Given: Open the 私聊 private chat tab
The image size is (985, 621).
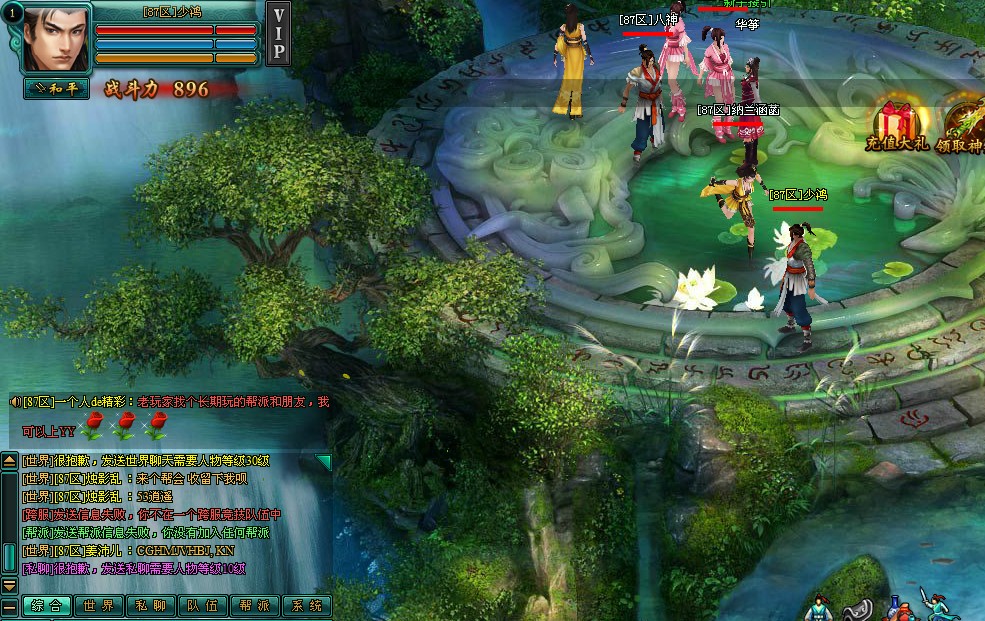Looking at the screenshot, I should click(151, 606).
